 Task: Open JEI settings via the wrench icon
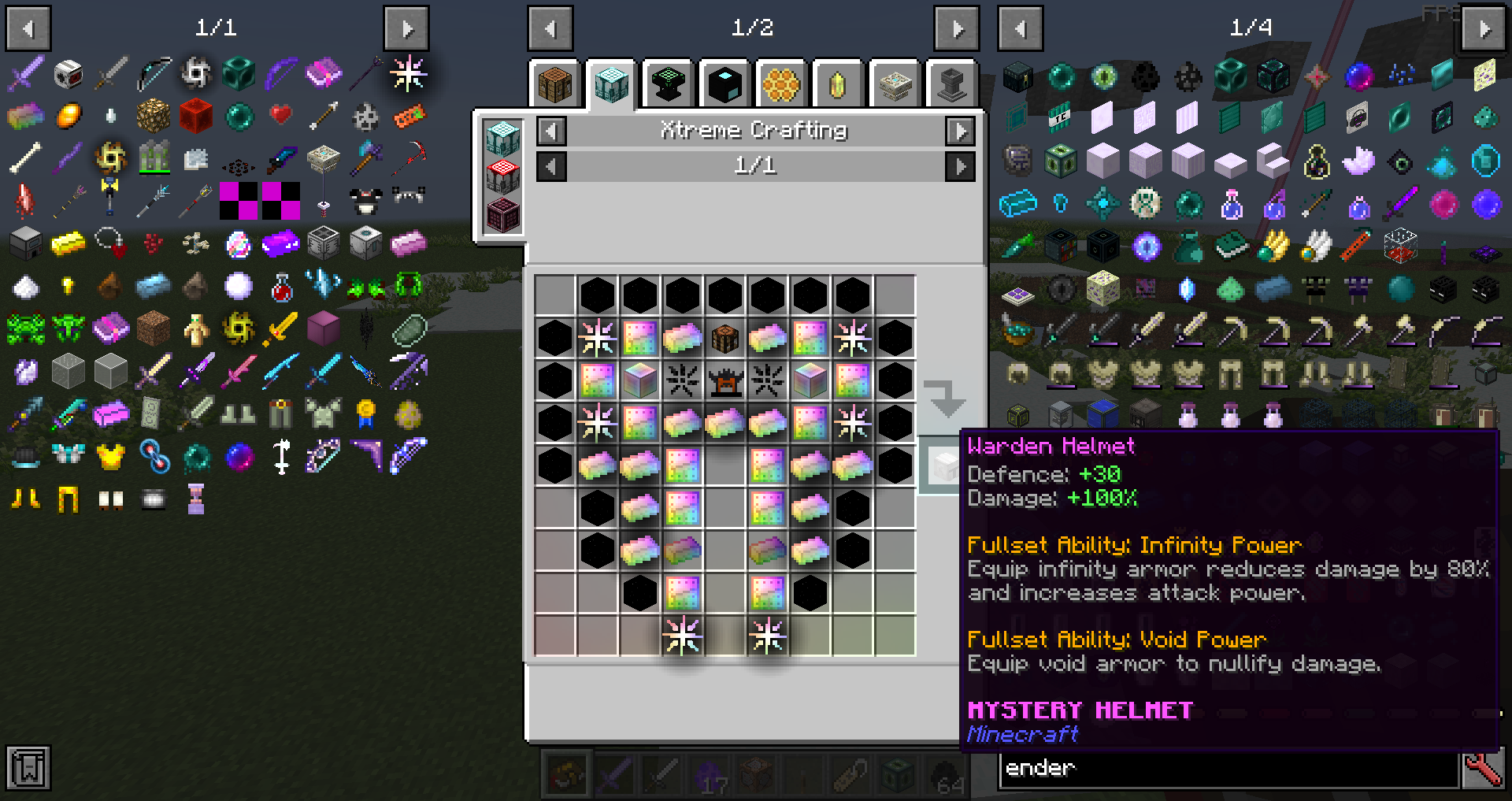click(x=1484, y=768)
